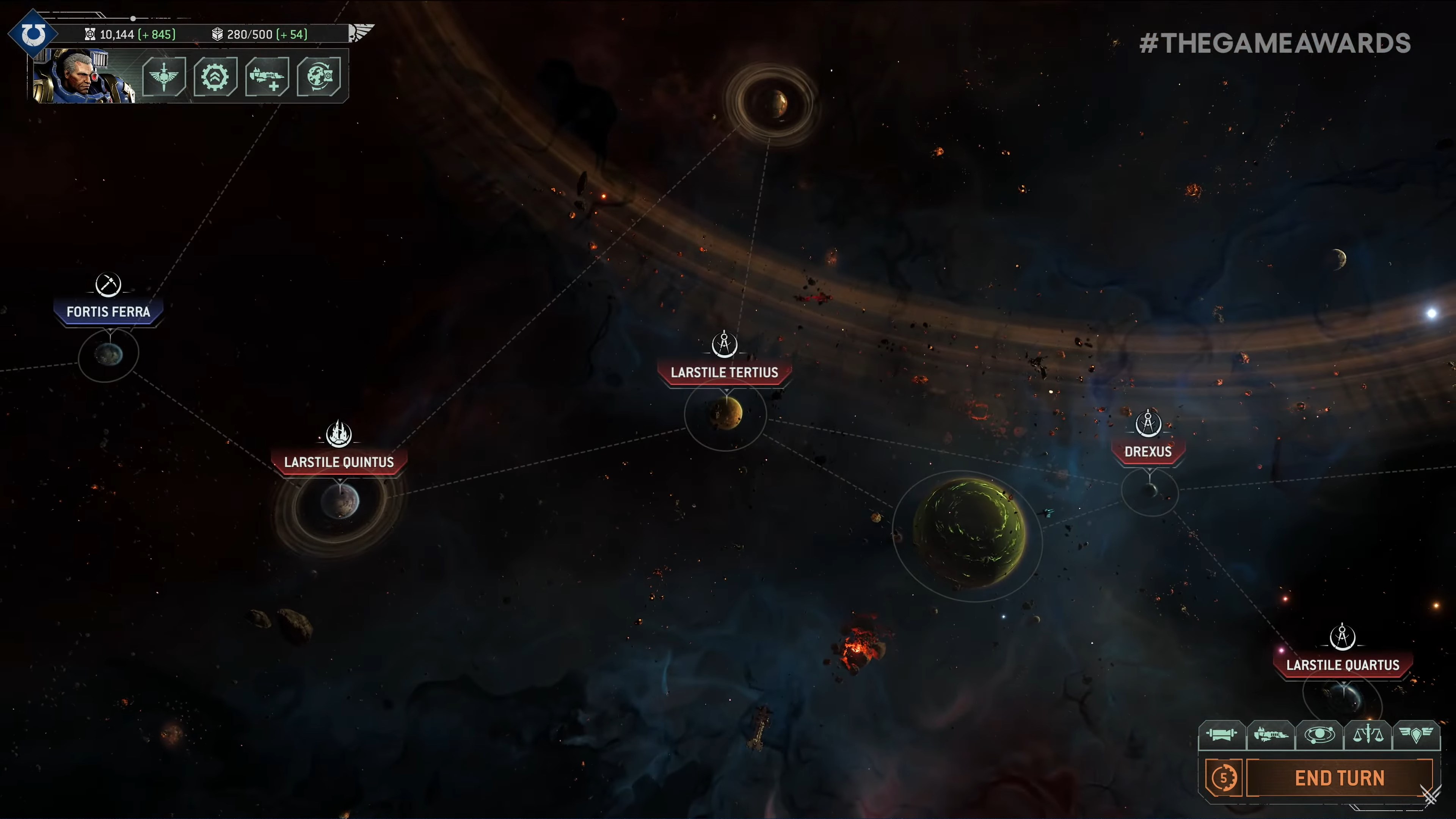The height and width of the screenshot is (819, 1456).
Task: Select the Drexus planet label
Action: coord(1148,451)
